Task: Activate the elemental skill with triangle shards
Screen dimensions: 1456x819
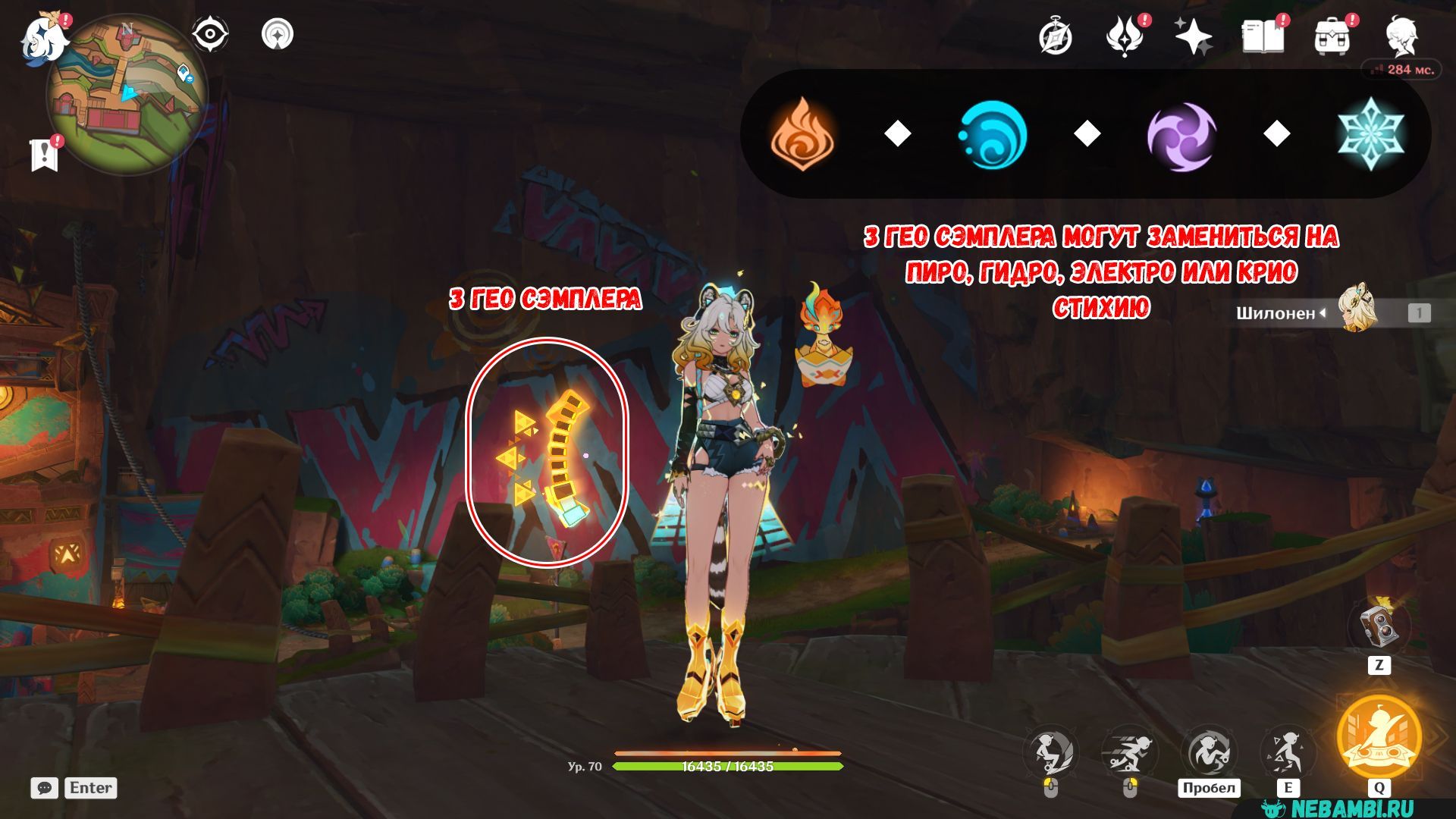Action: pyautogui.click(x=1287, y=752)
